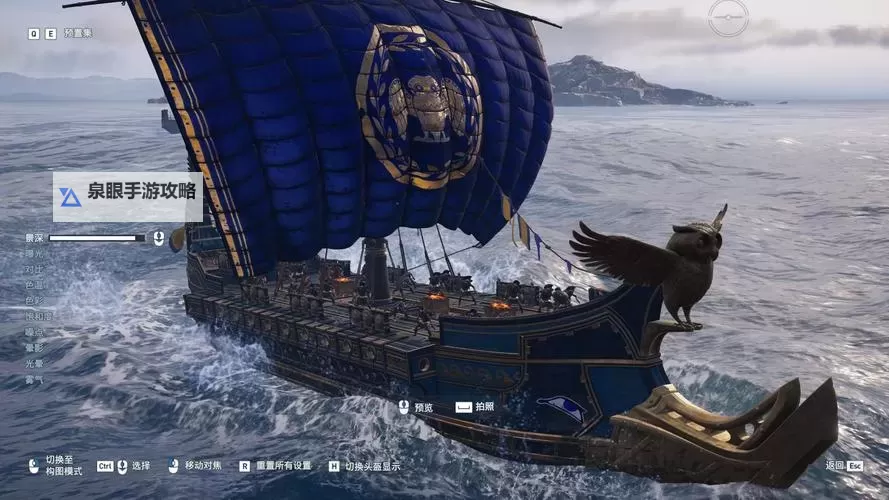
Task: Select the 色温 color temperature option
Action: [x=35, y=285]
